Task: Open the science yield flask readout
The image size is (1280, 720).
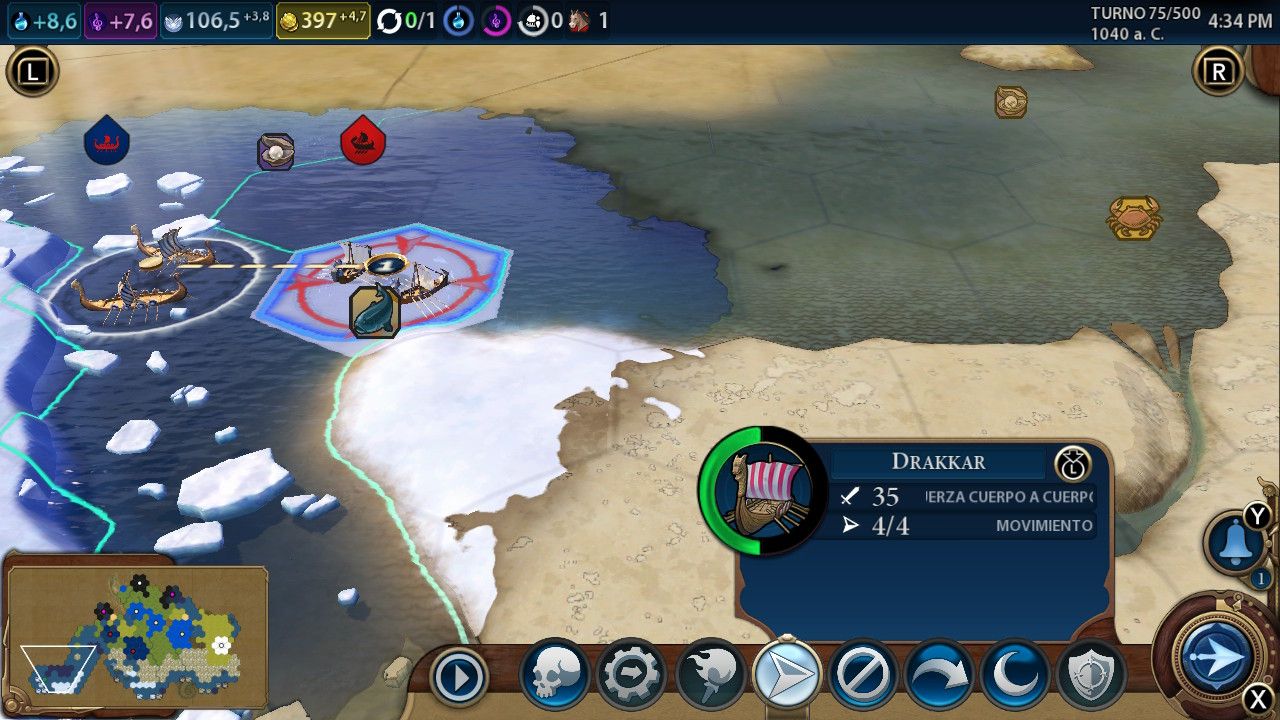Action: [x=43, y=21]
